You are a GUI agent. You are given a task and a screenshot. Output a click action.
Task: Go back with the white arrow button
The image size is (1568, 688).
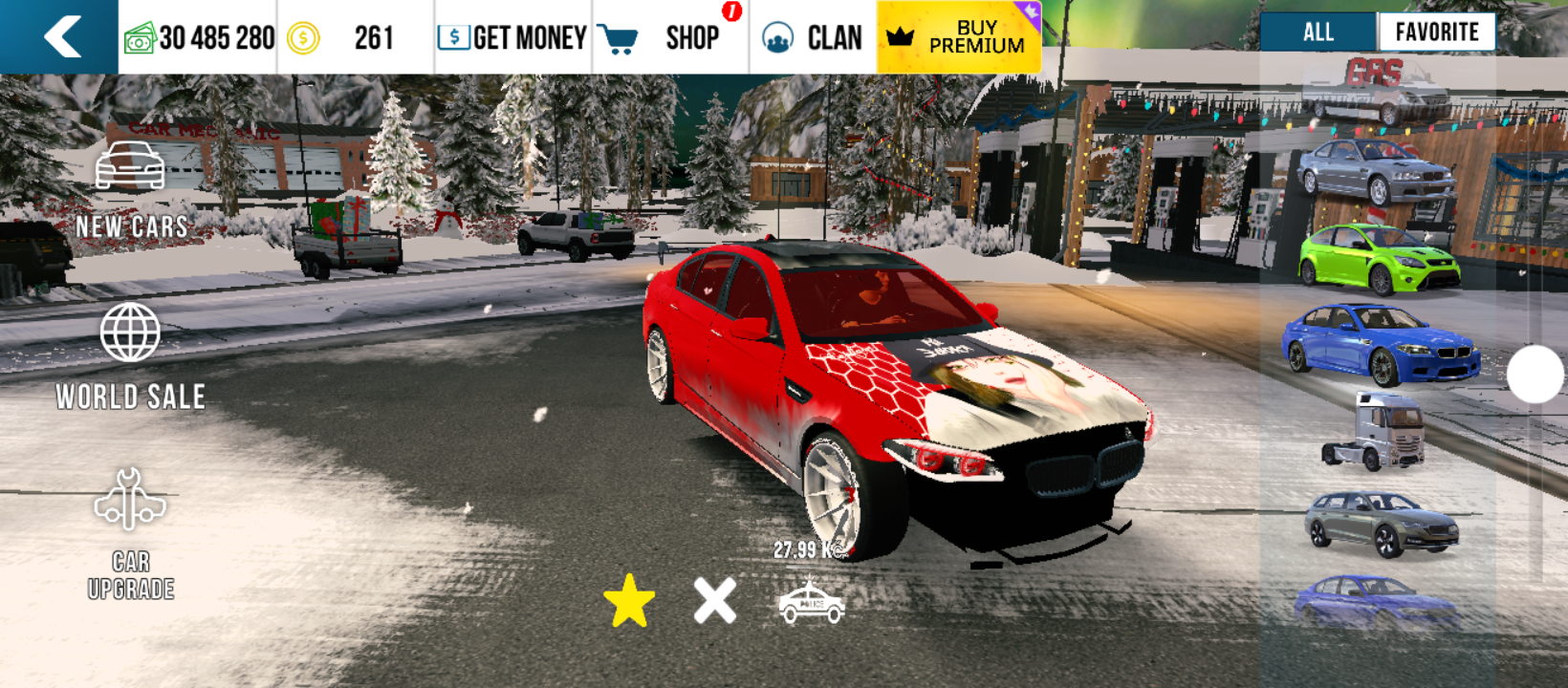tap(61, 37)
